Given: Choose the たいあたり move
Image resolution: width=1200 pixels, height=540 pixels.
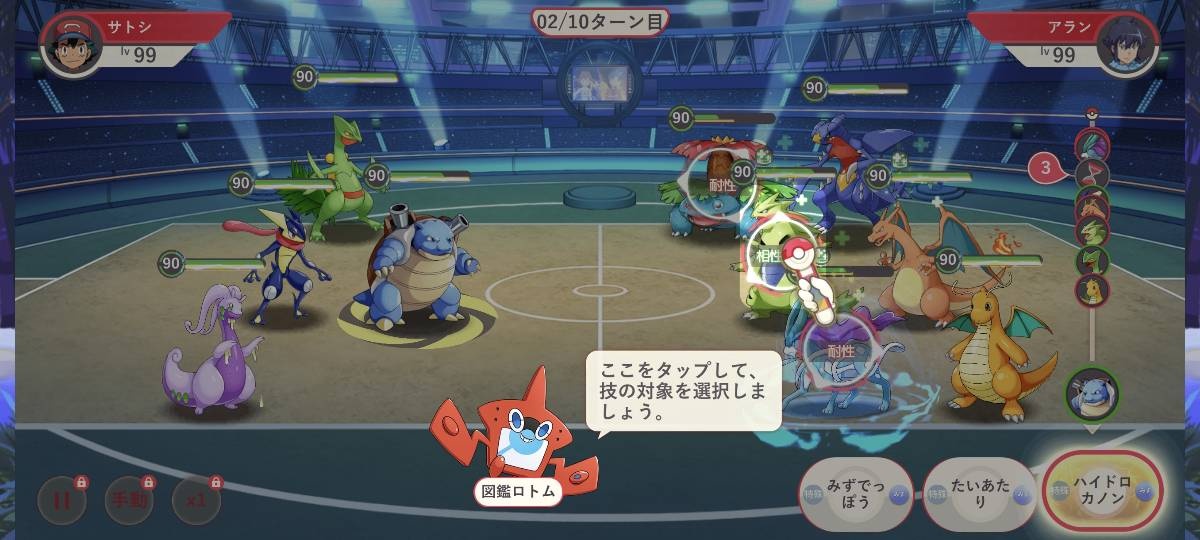Looking at the screenshot, I should tap(980, 494).
